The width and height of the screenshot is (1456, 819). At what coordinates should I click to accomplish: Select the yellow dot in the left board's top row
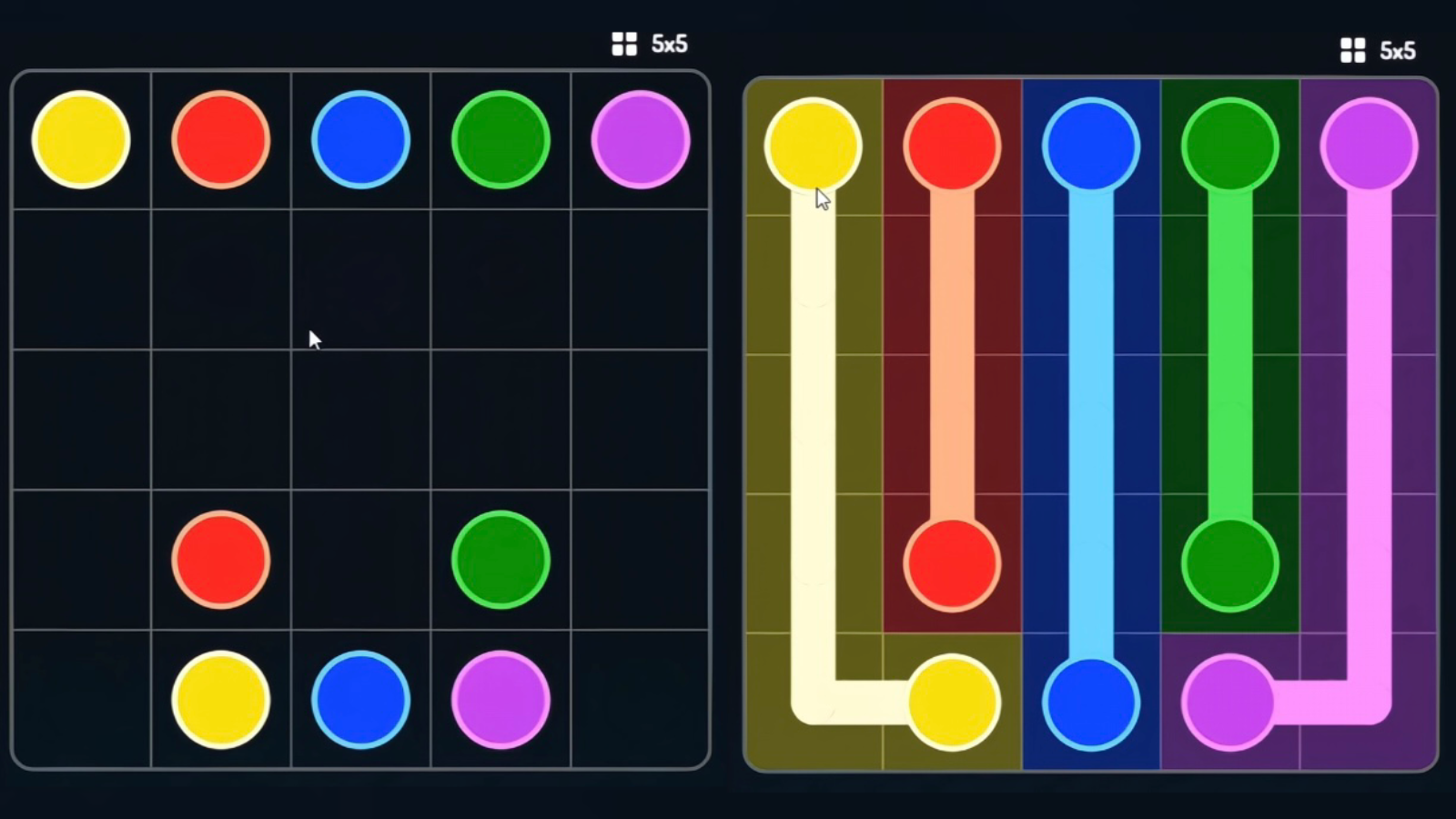81,139
